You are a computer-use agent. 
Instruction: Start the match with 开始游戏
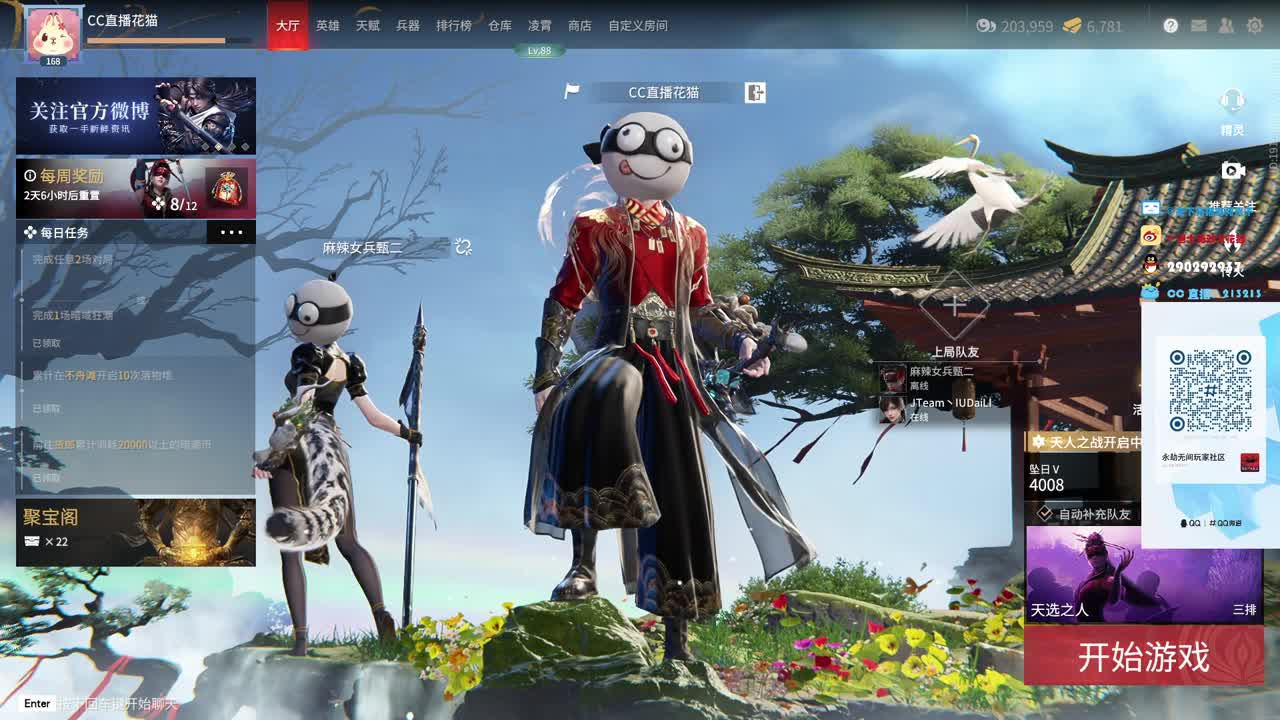coord(1143,657)
